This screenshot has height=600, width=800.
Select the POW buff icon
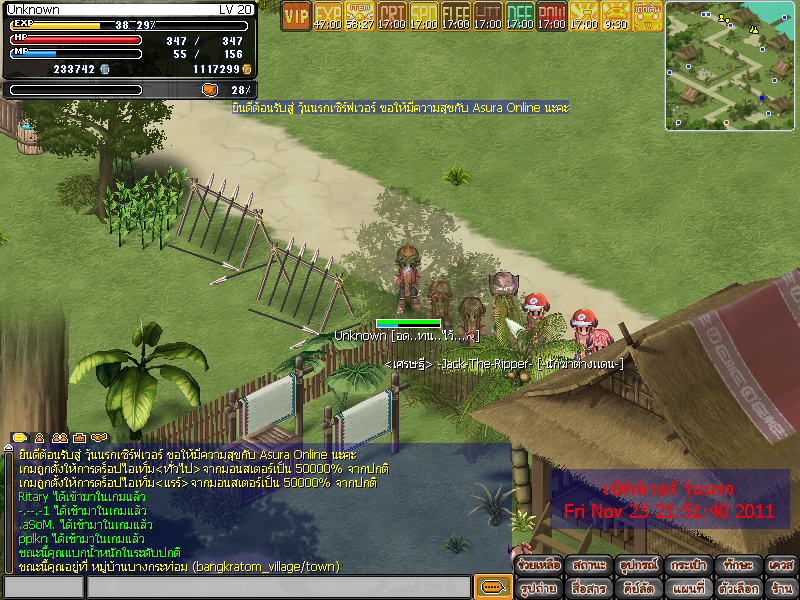(552, 15)
